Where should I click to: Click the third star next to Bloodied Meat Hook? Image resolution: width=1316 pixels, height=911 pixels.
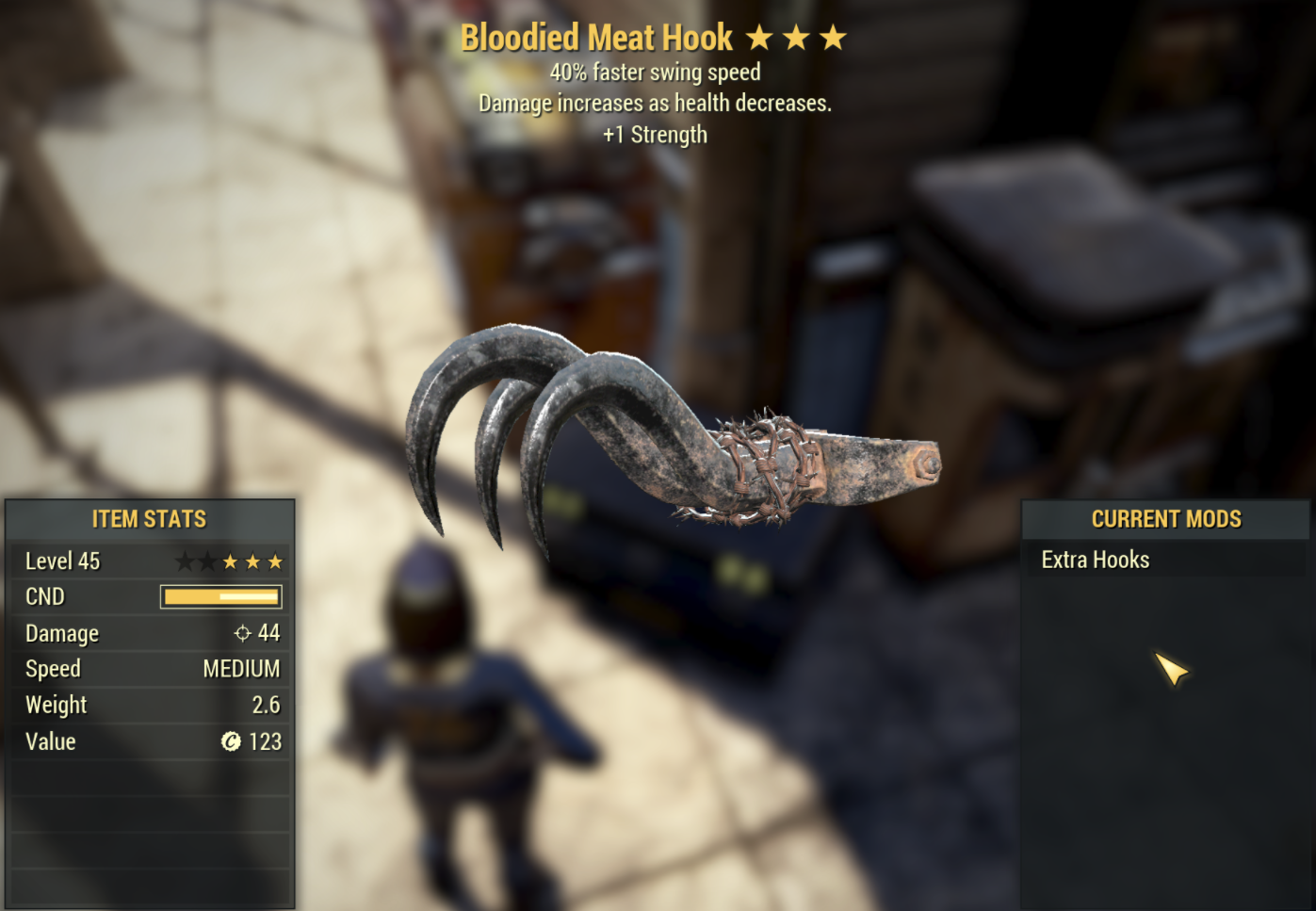pyautogui.click(x=834, y=37)
